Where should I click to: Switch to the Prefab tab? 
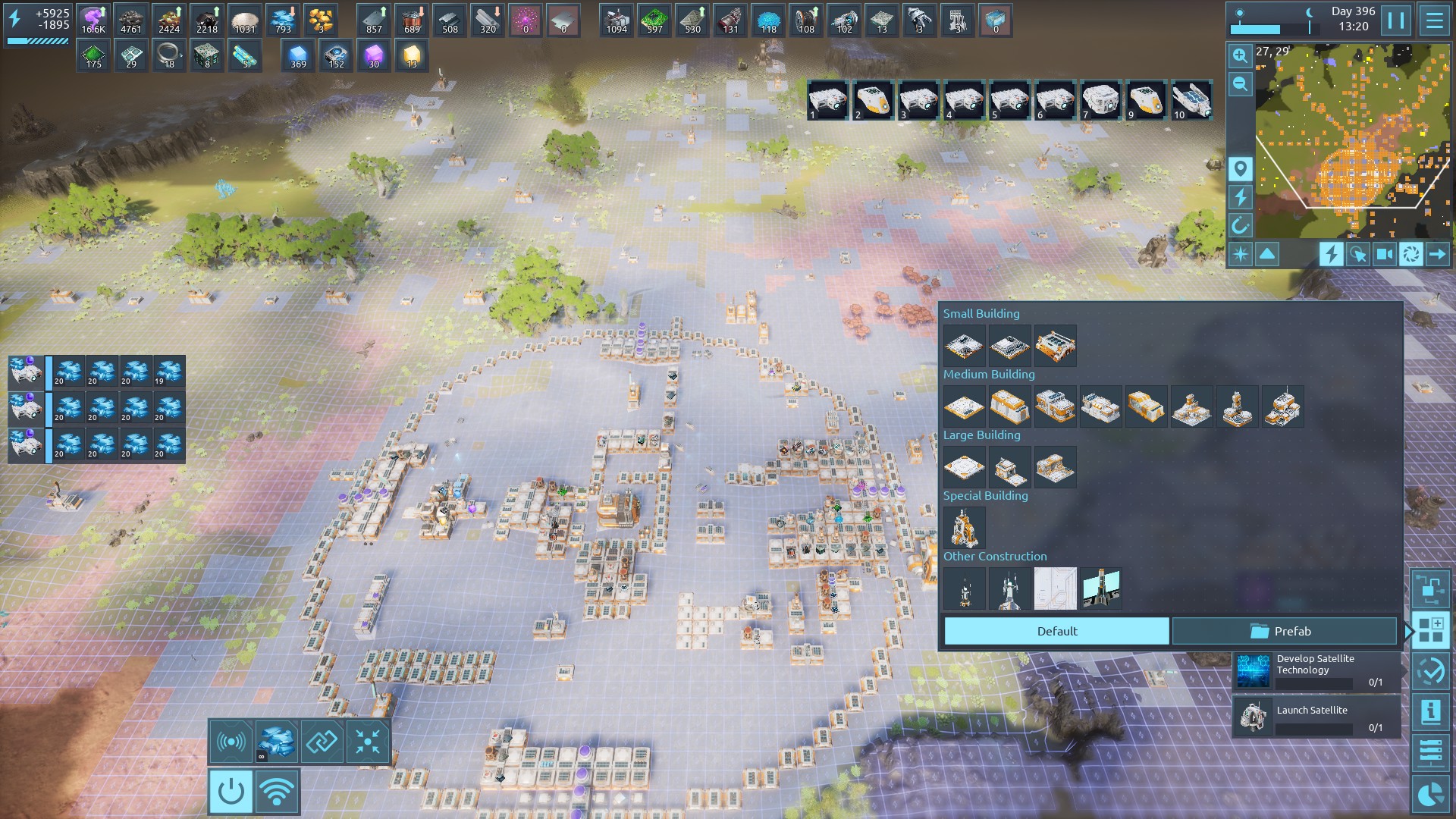click(x=1284, y=631)
